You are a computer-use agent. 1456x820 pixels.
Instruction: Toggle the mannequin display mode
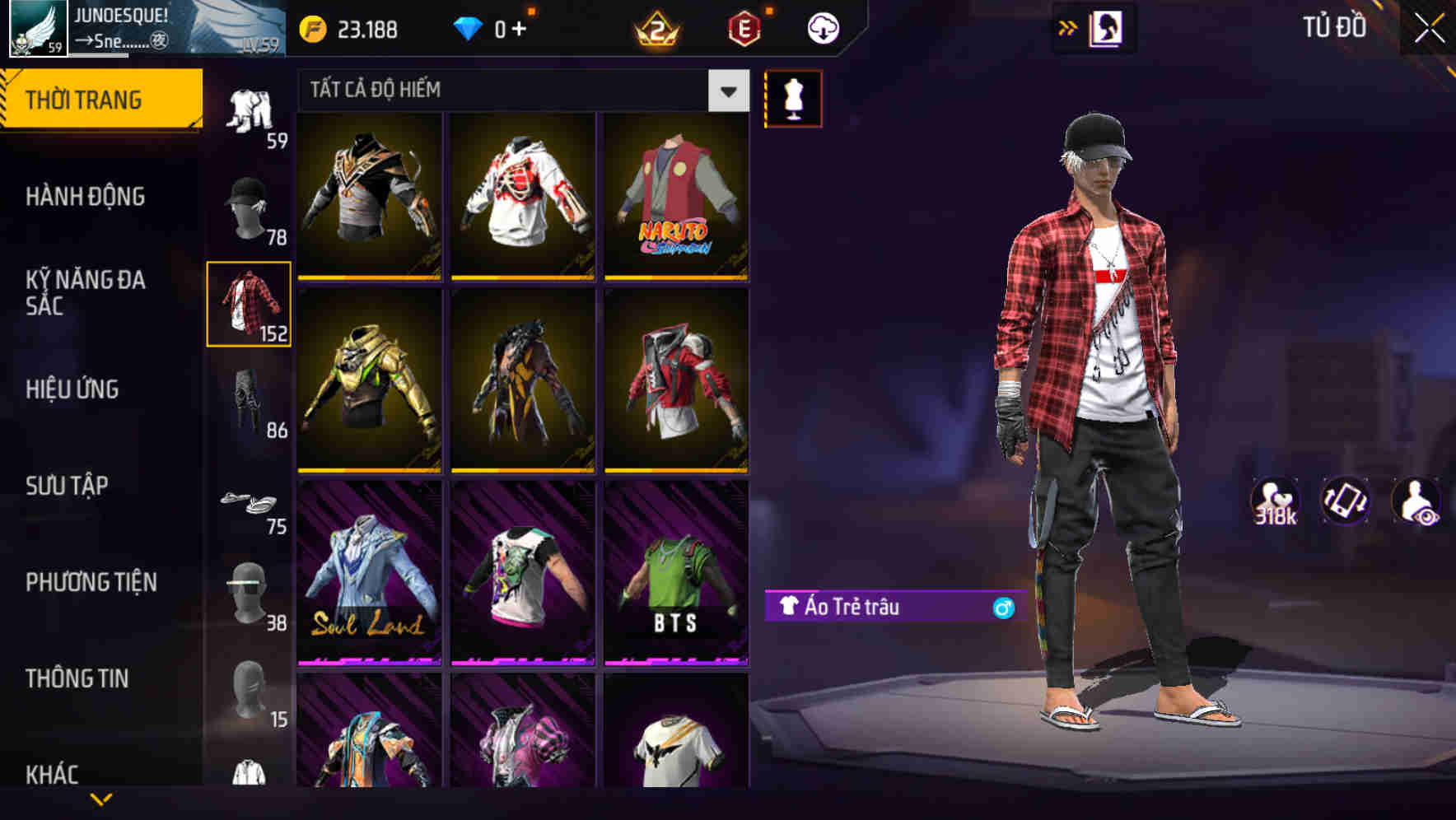pyautogui.click(x=793, y=98)
